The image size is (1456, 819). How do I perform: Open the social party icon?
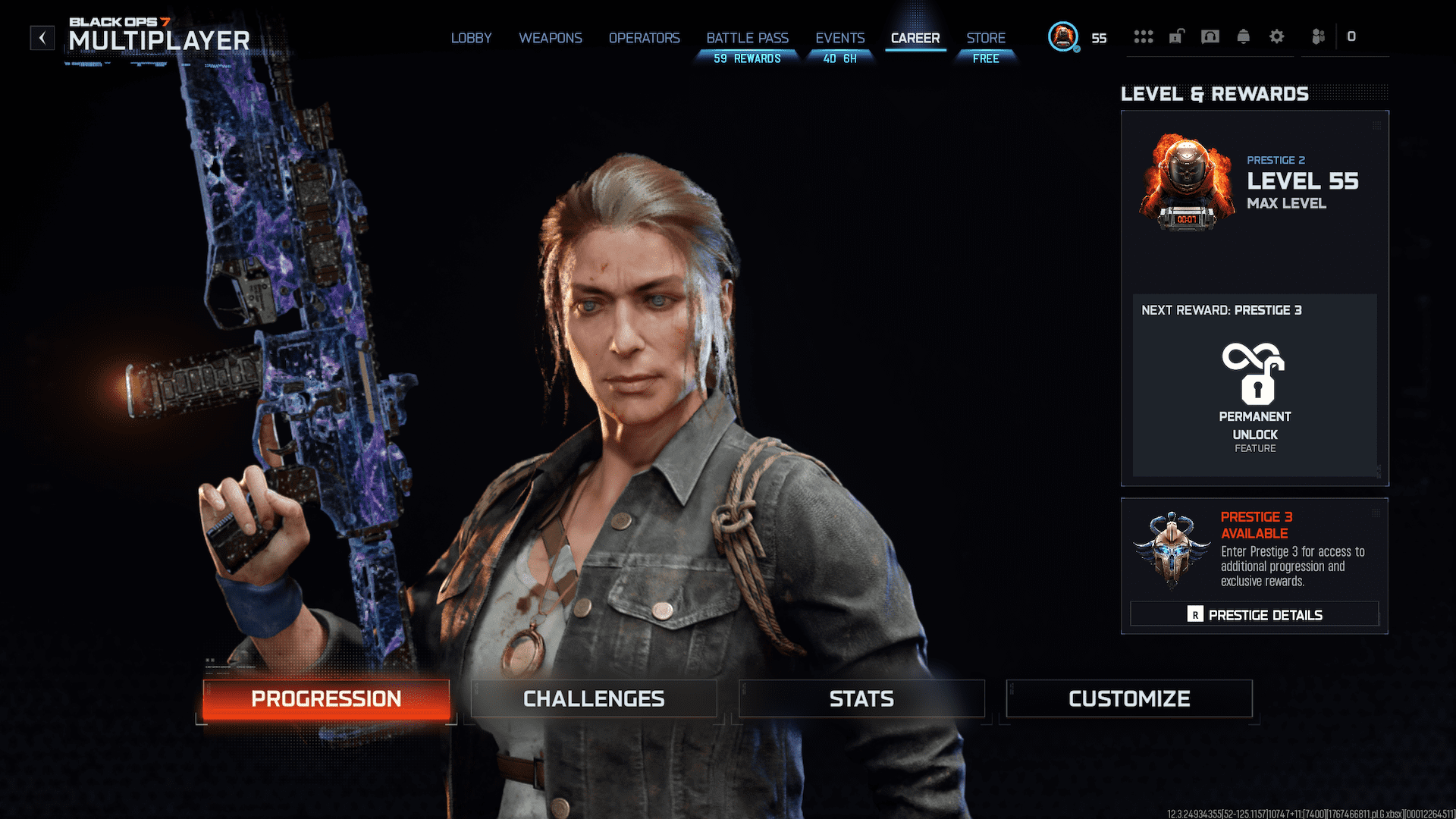pos(1317,36)
